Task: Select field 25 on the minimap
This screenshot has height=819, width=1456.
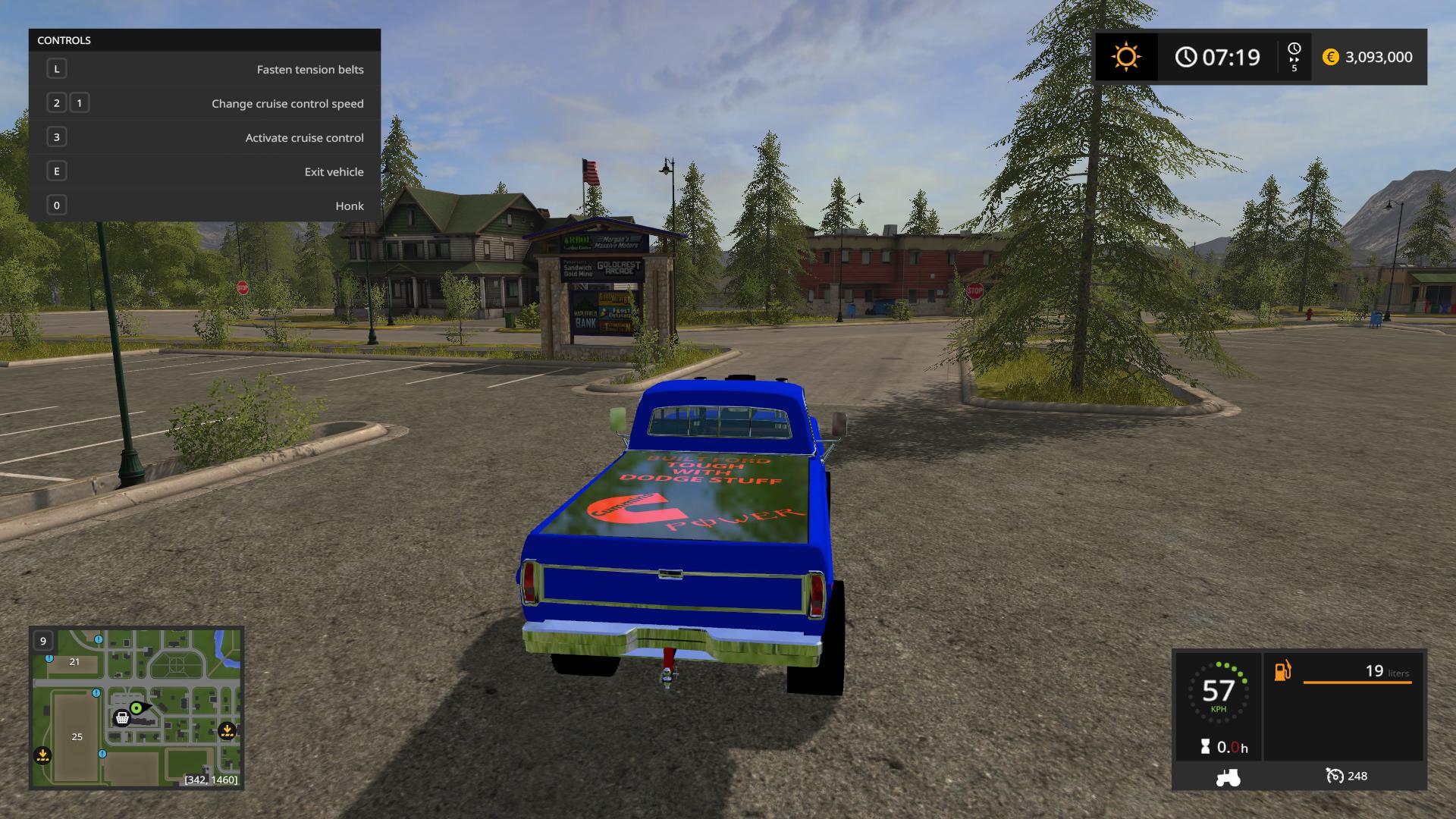Action: click(x=77, y=736)
